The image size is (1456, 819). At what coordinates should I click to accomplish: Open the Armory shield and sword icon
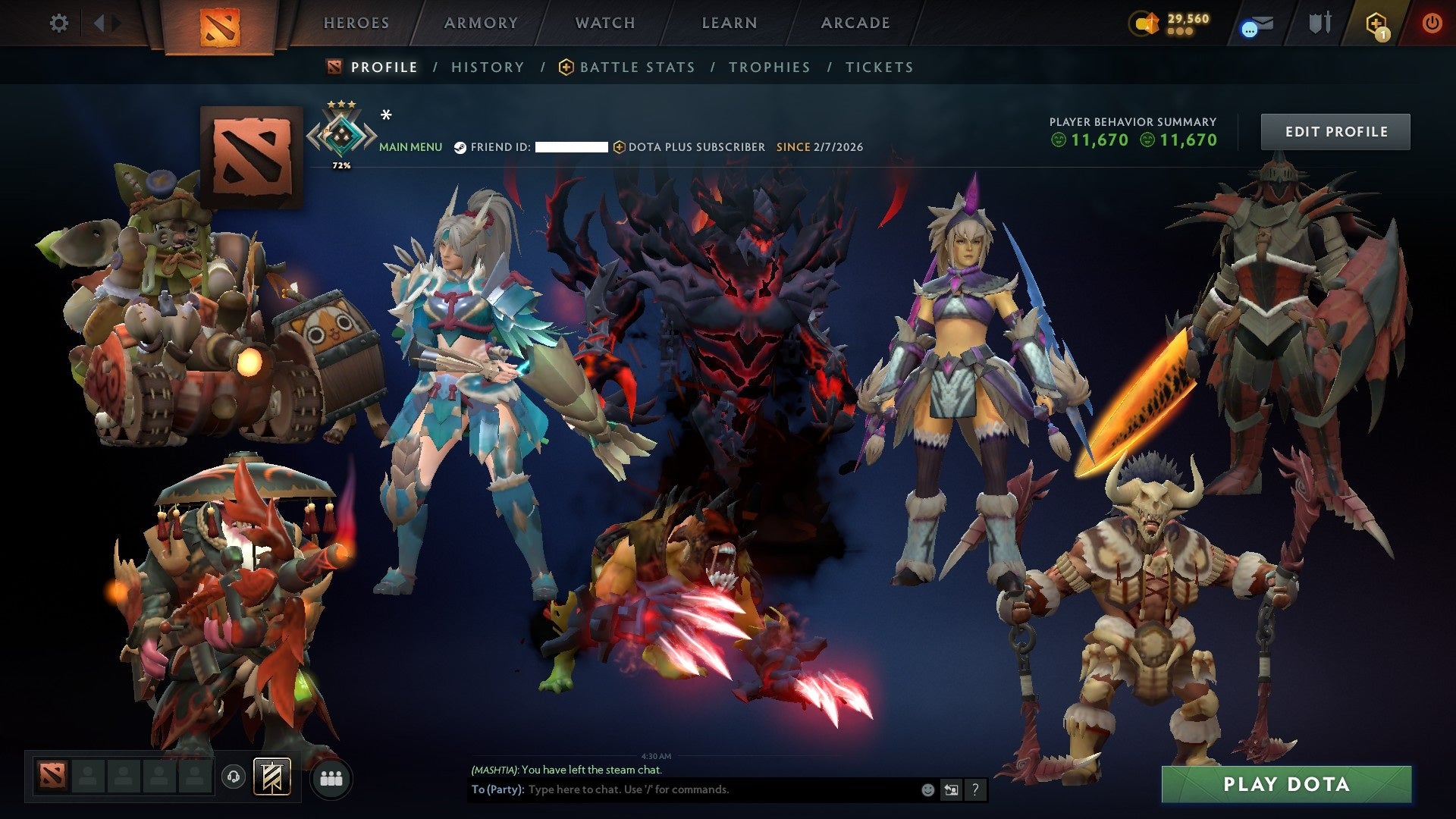(x=1319, y=23)
